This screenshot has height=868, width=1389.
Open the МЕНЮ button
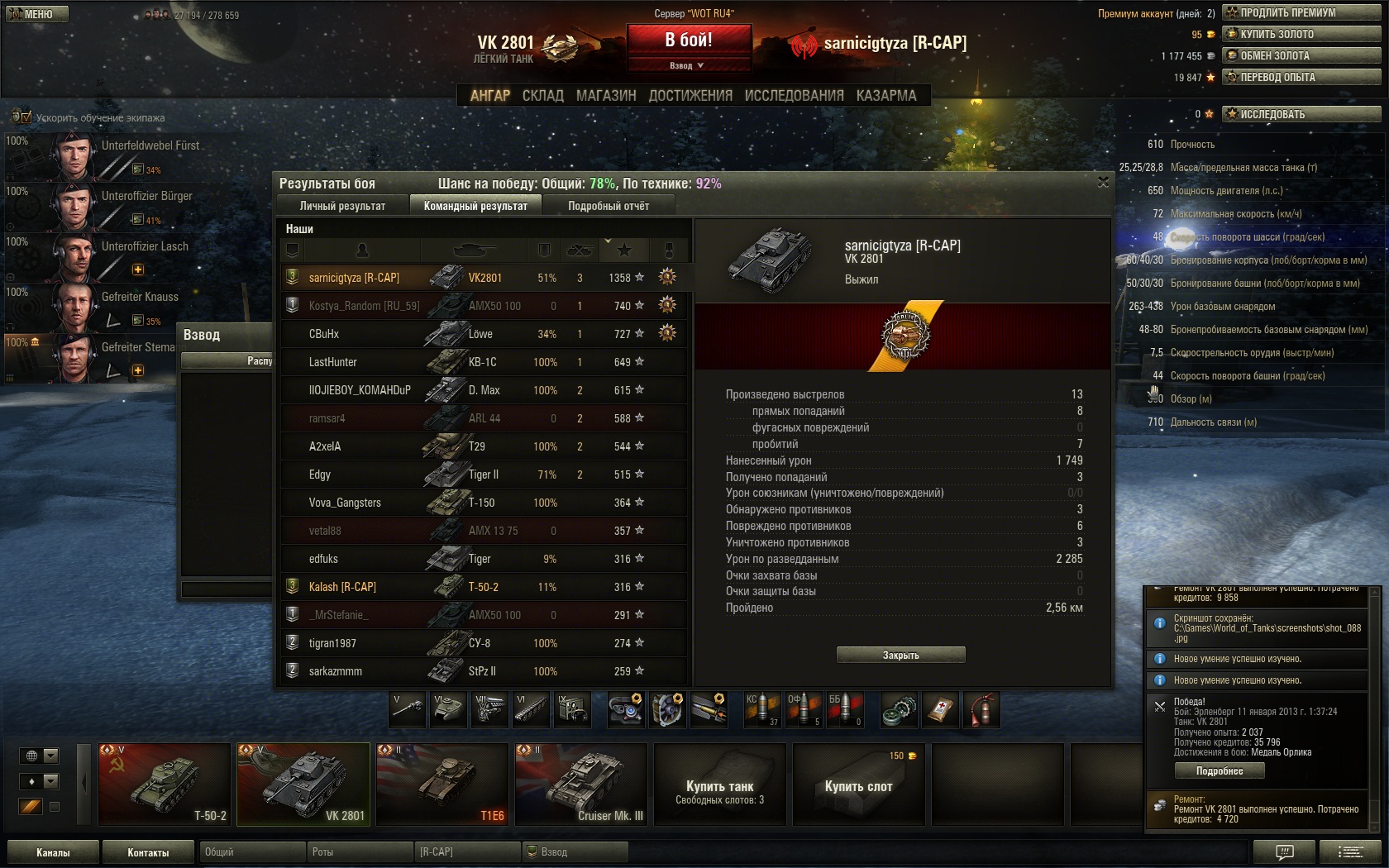pyautogui.click(x=37, y=14)
